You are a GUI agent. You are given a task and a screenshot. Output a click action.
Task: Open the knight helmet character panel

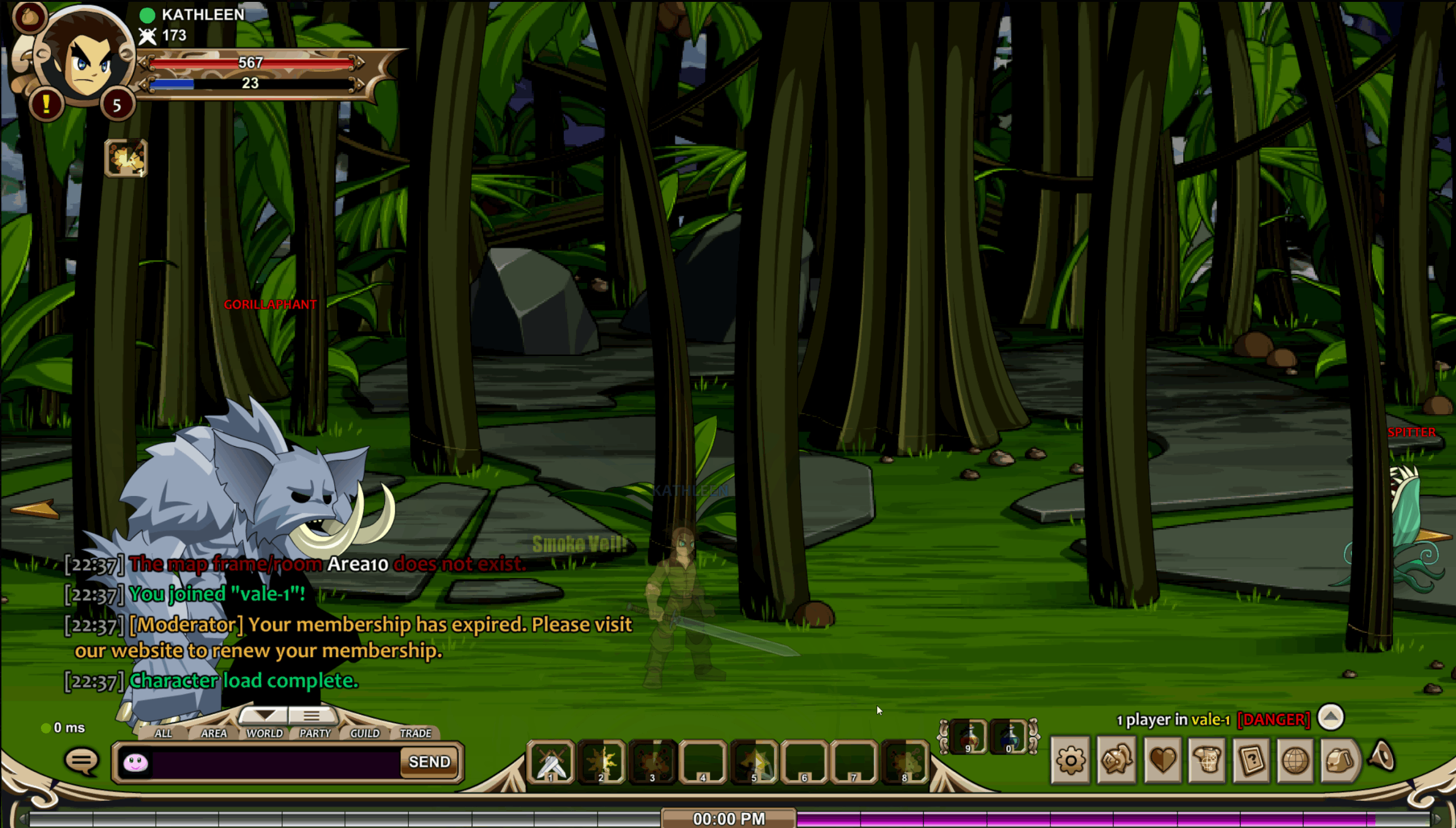pyautogui.click(x=1116, y=761)
